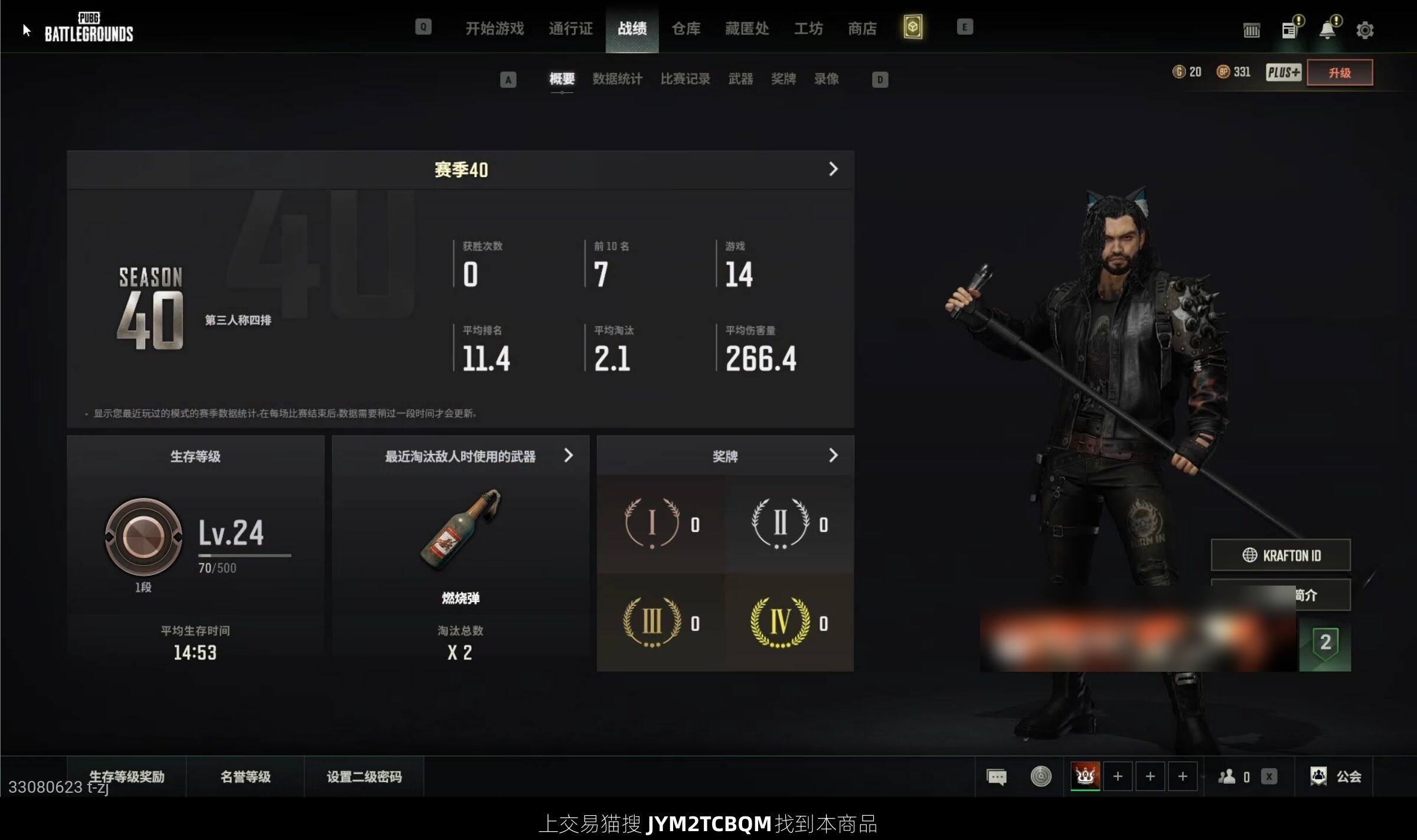The image size is (1417, 840).
Task: Check the notification bell icon
Action: coord(1327,30)
